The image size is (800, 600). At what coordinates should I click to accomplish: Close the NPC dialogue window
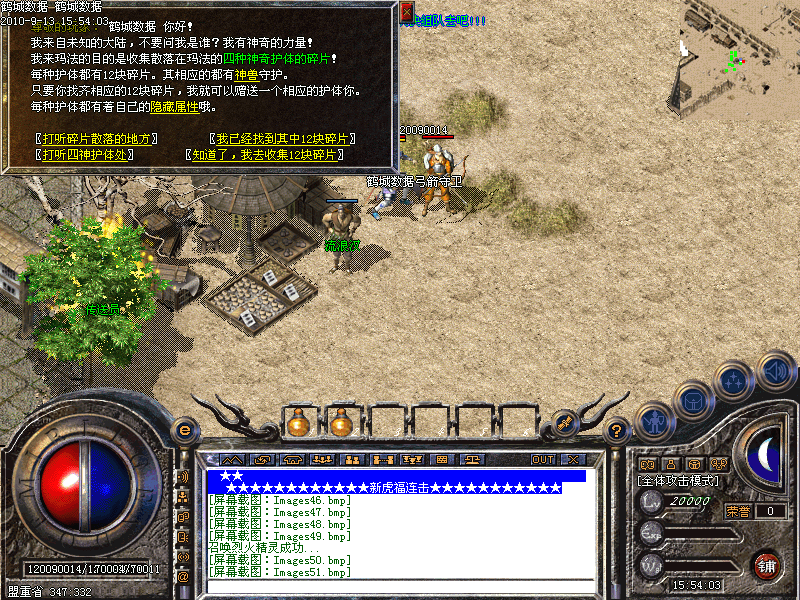tap(407, 12)
